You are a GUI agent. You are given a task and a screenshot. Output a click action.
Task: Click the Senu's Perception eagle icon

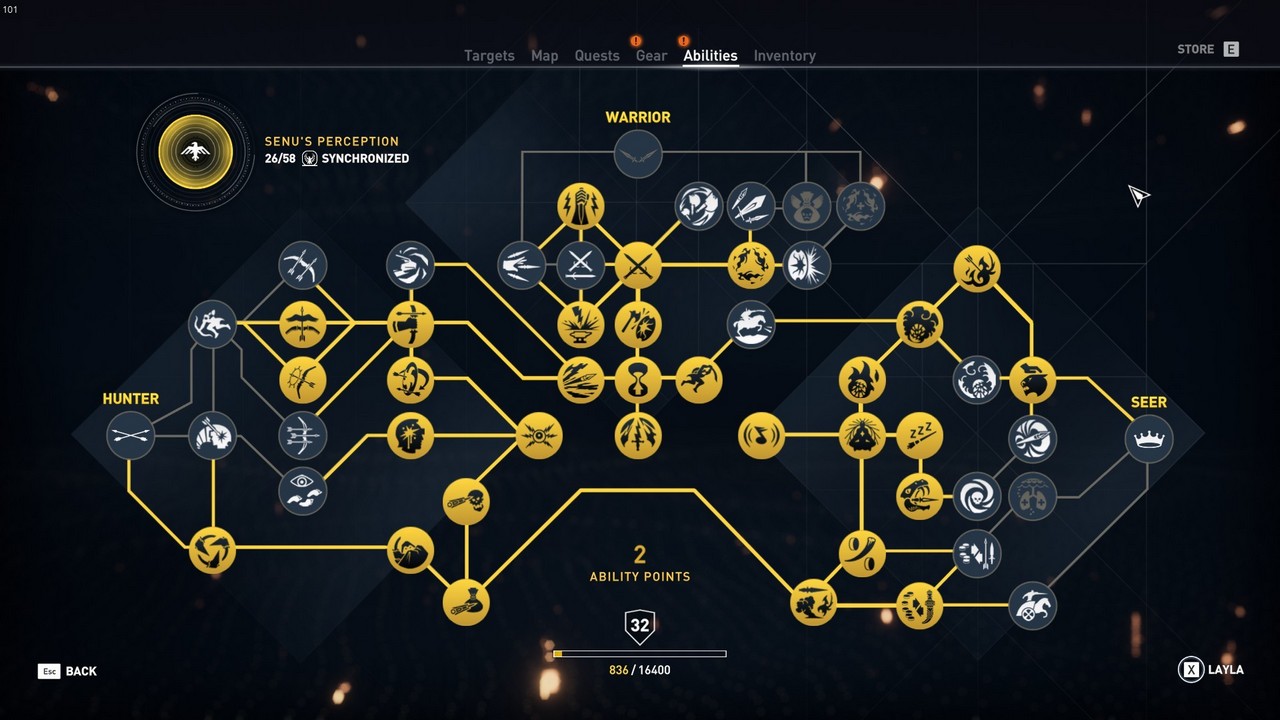[x=196, y=152]
